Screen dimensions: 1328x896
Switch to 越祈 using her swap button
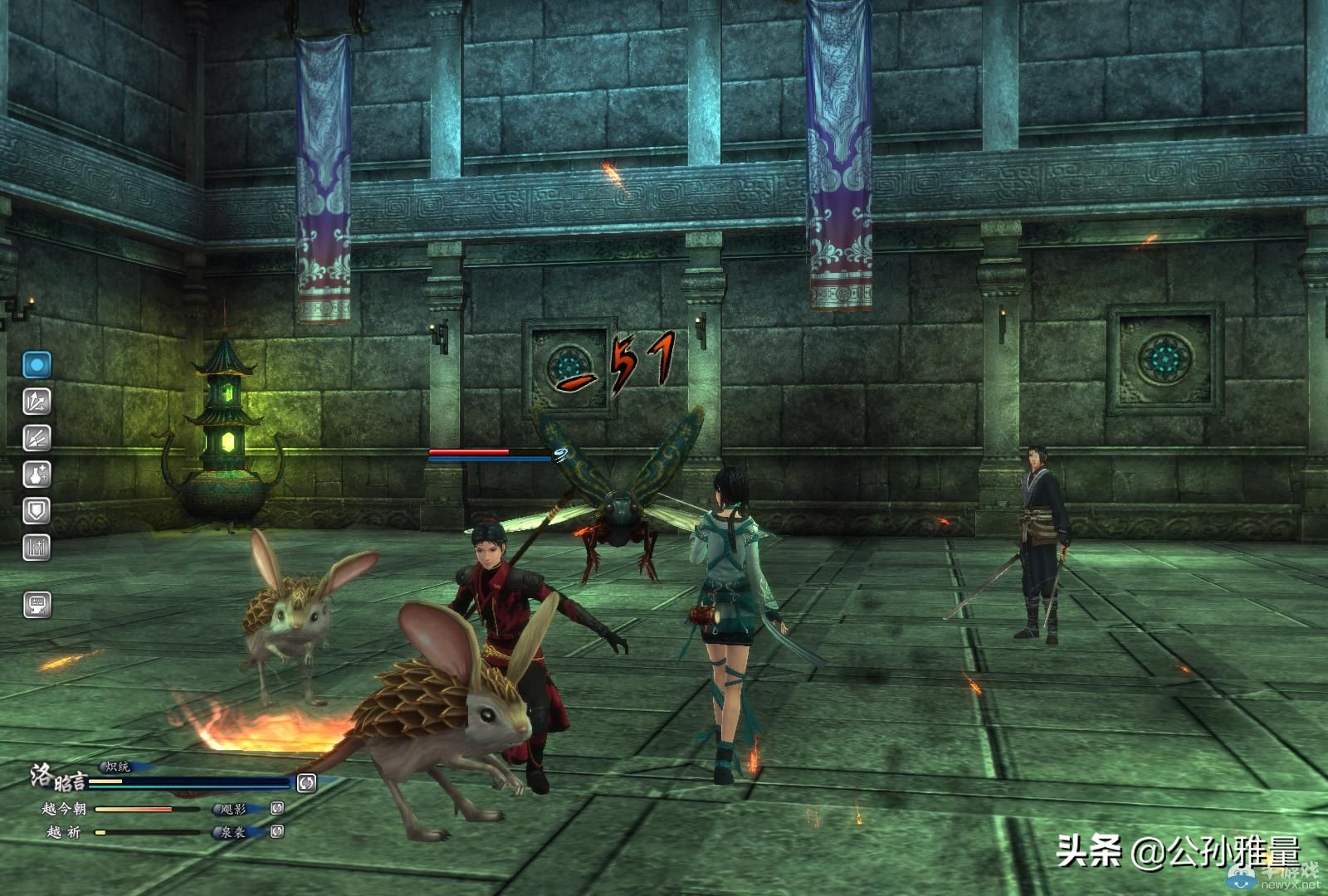277,831
